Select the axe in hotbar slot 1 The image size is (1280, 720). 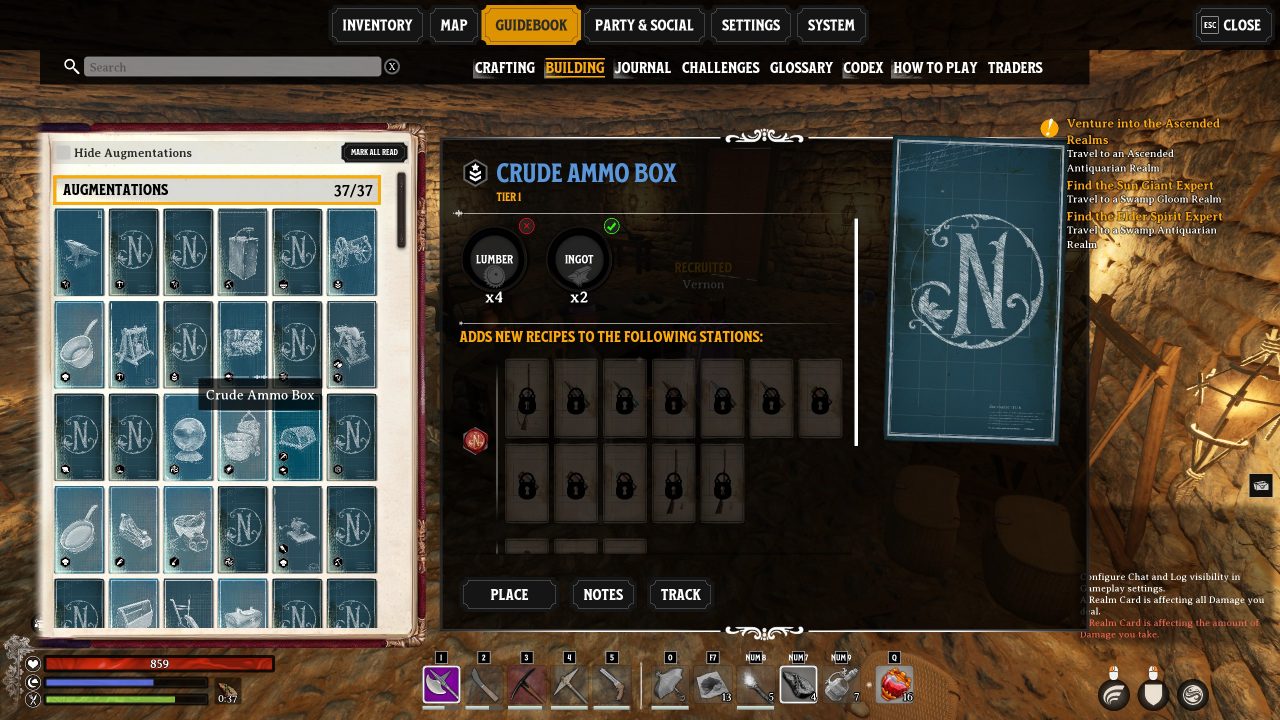coord(440,685)
